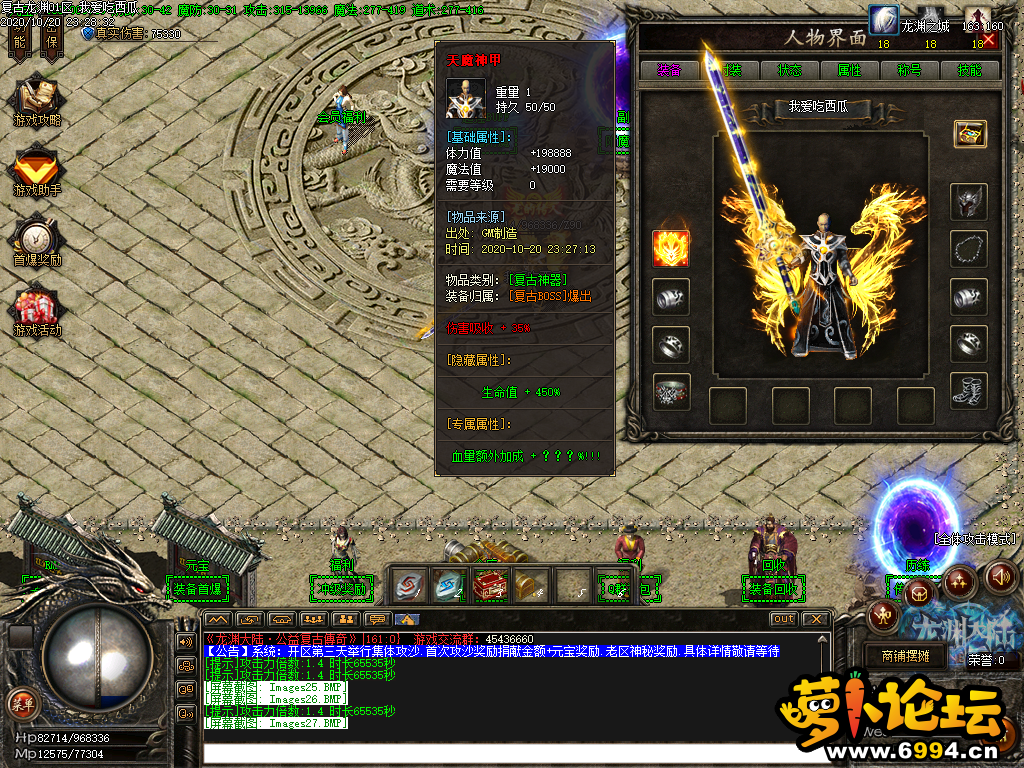Open the 游戏助手 game assistant icon

coord(36,170)
